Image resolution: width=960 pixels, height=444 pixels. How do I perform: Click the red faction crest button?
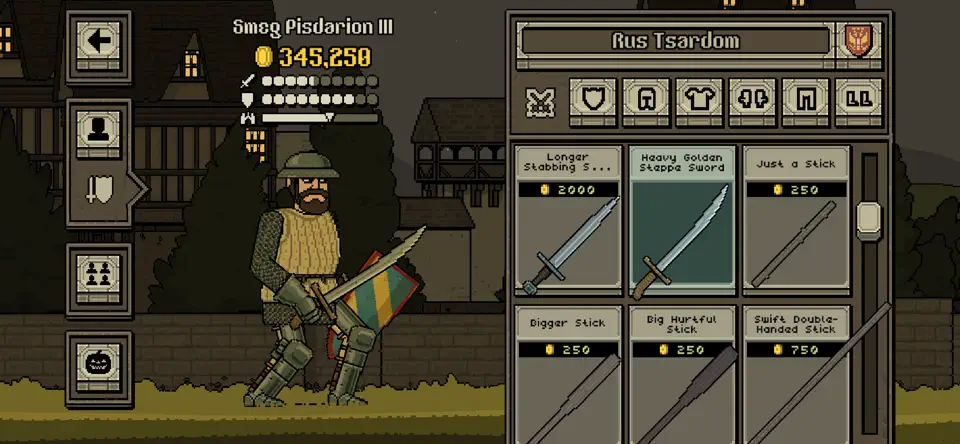click(858, 41)
